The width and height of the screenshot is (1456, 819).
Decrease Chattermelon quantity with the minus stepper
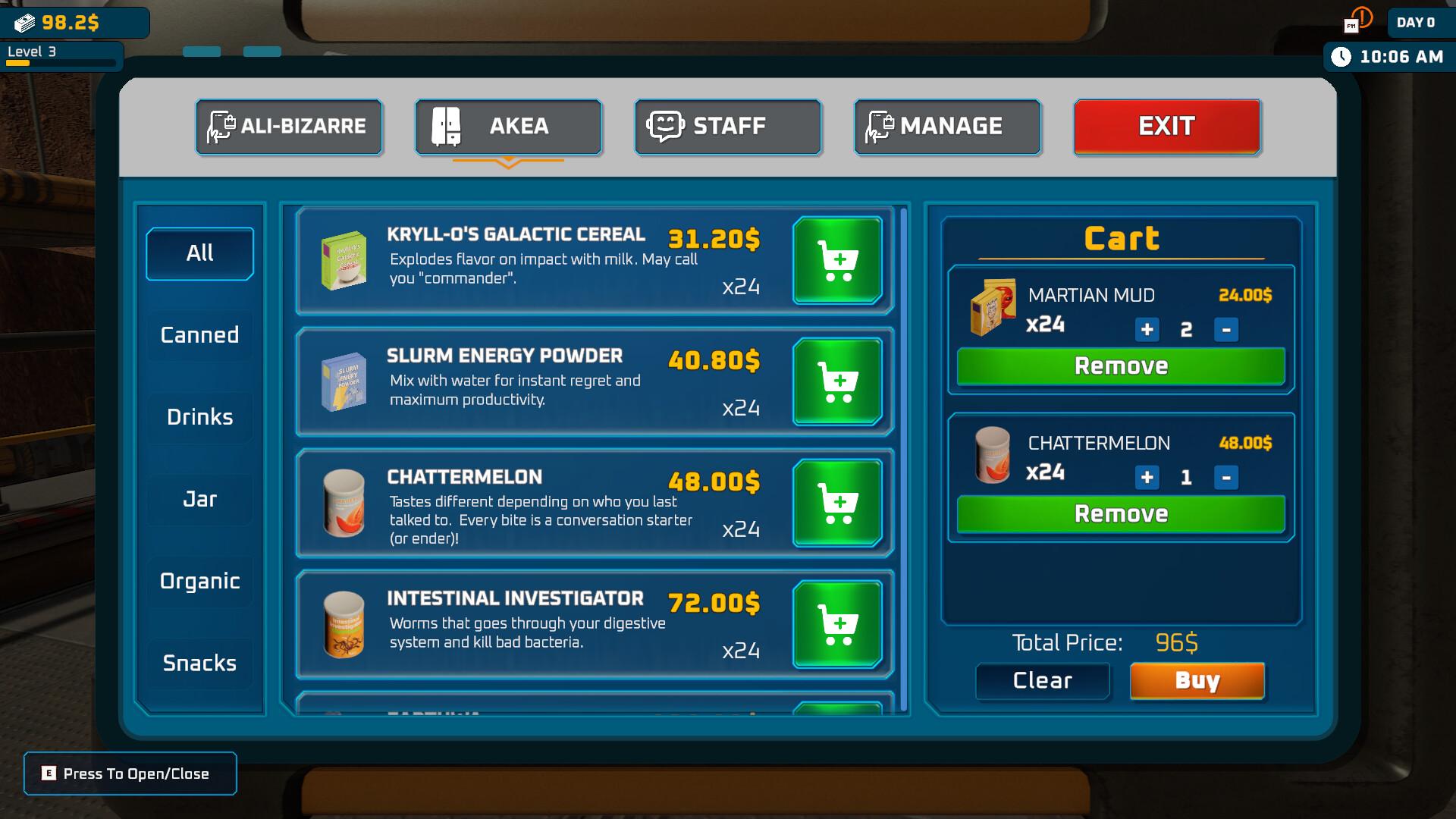pyautogui.click(x=1228, y=478)
